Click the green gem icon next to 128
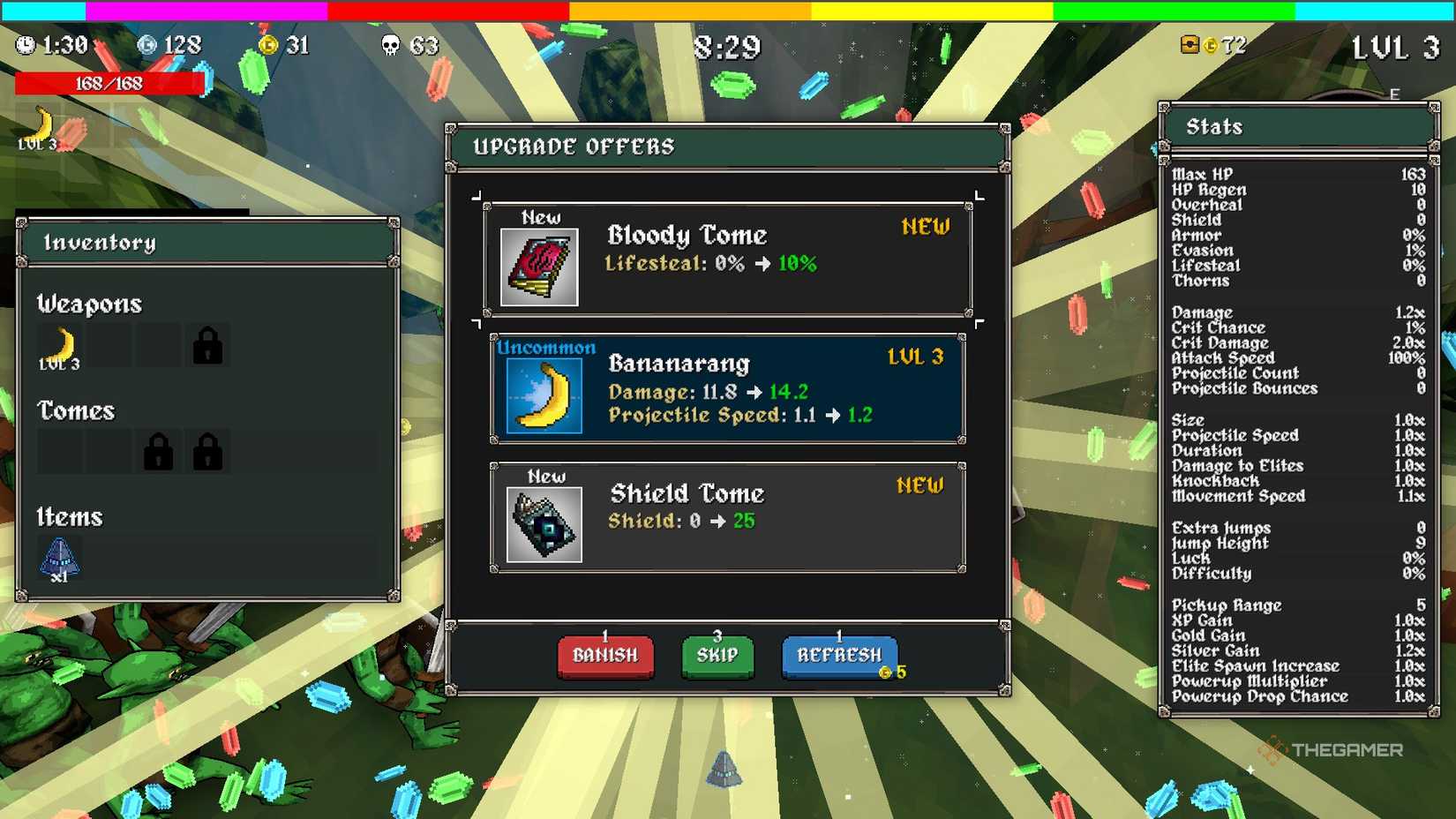The image size is (1456, 819). (148, 44)
